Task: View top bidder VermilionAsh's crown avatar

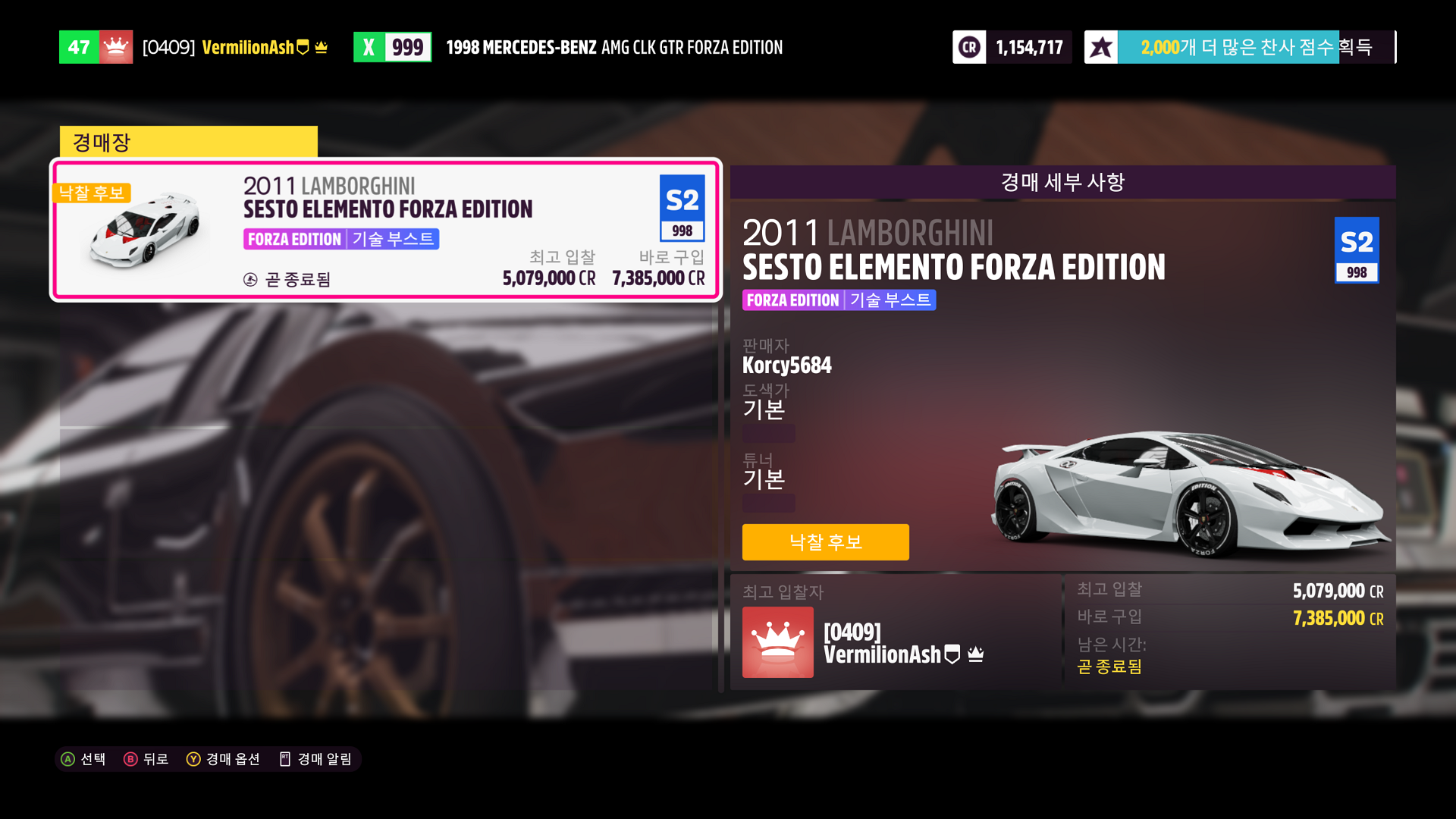Action: click(777, 642)
